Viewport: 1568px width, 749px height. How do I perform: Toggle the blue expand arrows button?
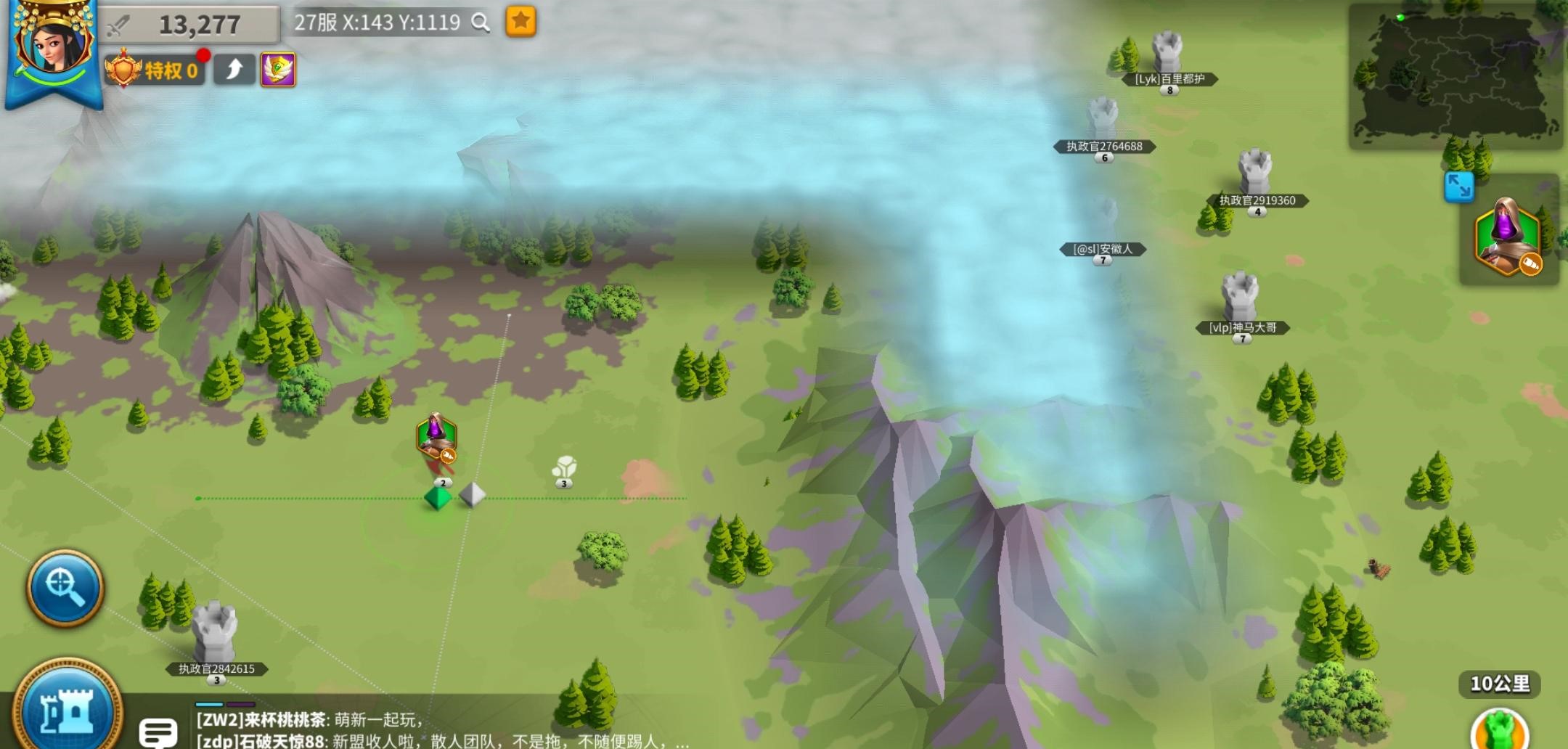(1458, 187)
